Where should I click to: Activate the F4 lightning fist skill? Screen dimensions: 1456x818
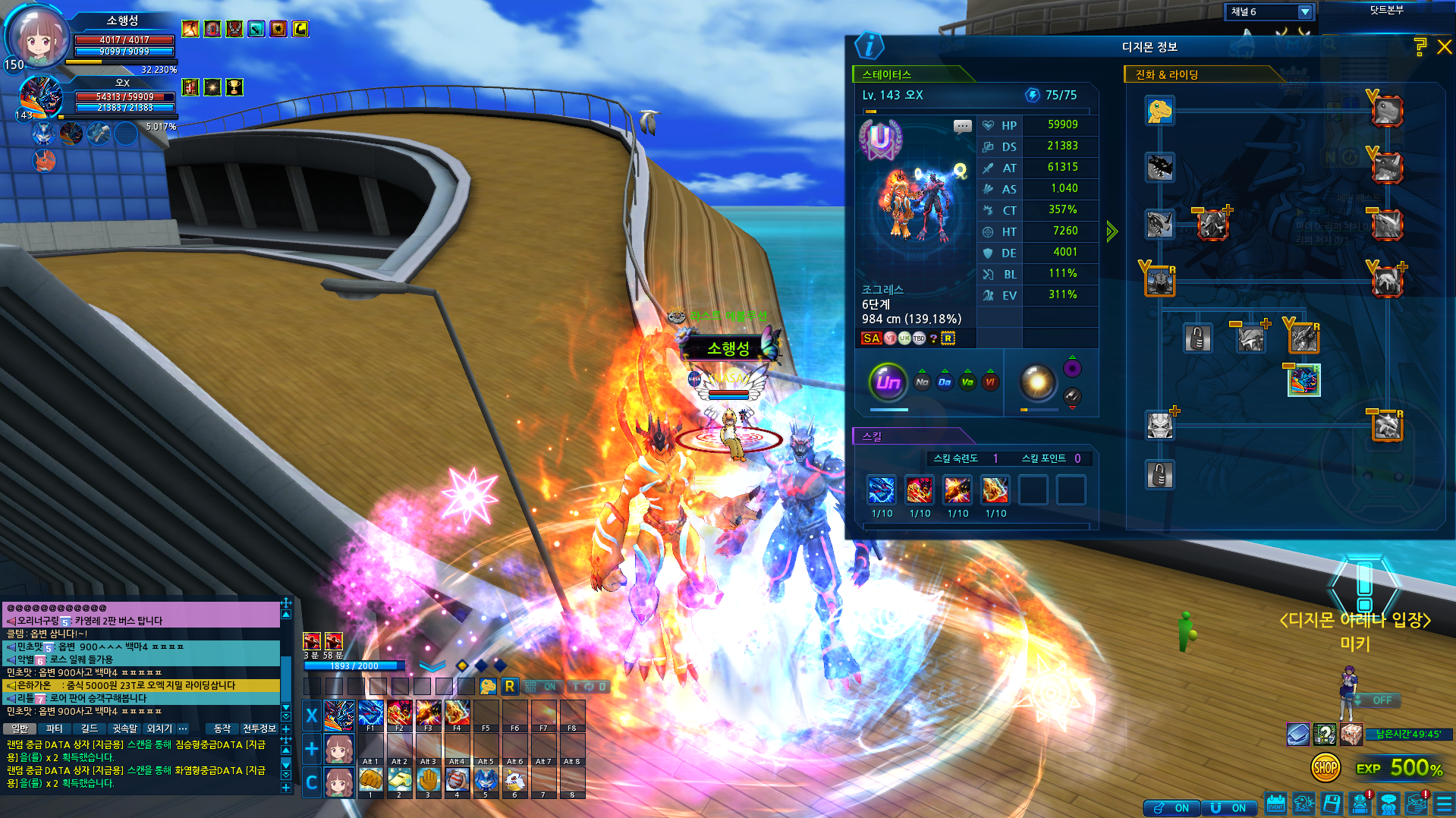click(x=457, y=713)
